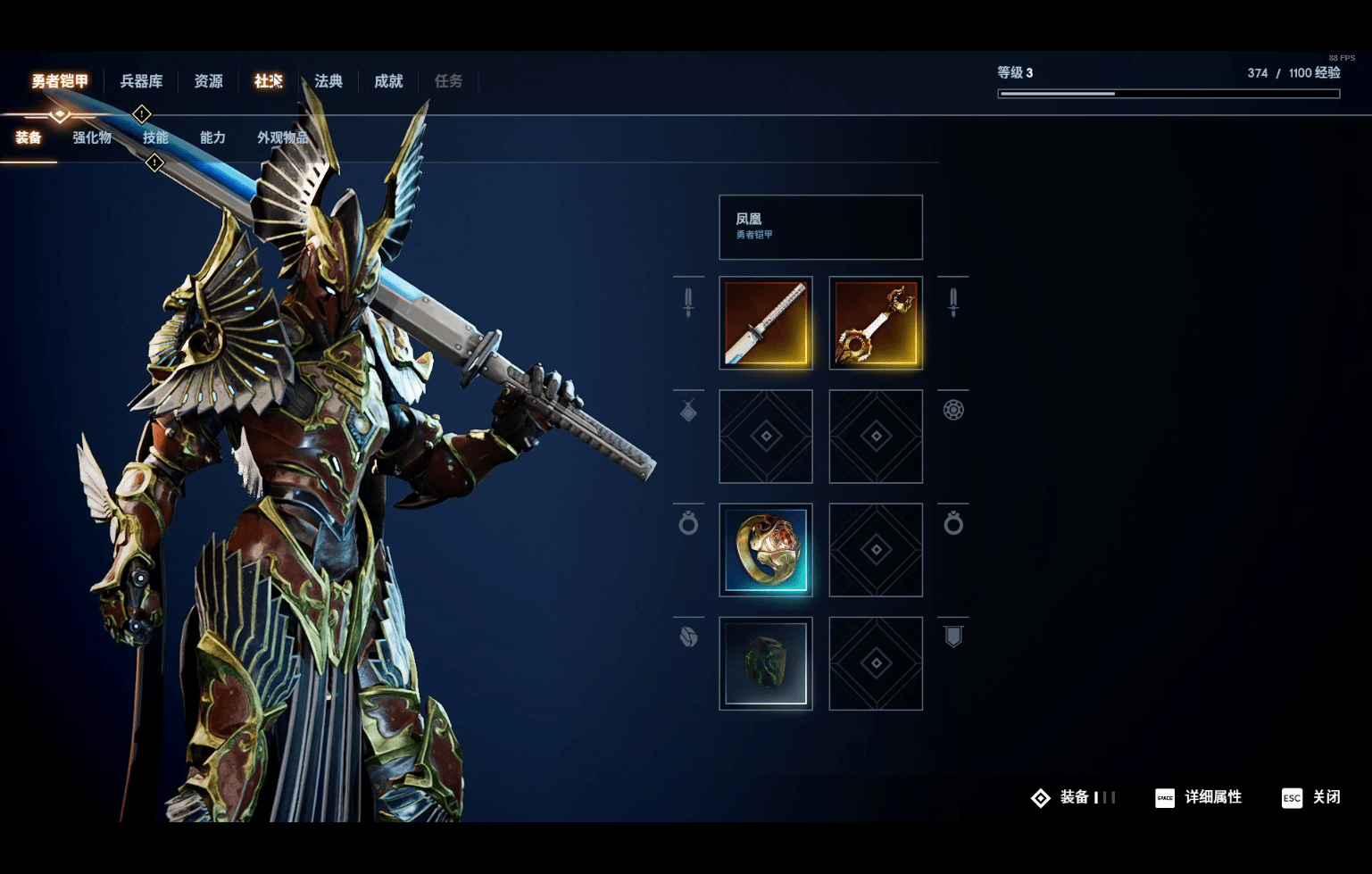Screen dimensions: 1372x874
Task: Choose the equipped greatsword weapon slot
Action: coord(766,323)
